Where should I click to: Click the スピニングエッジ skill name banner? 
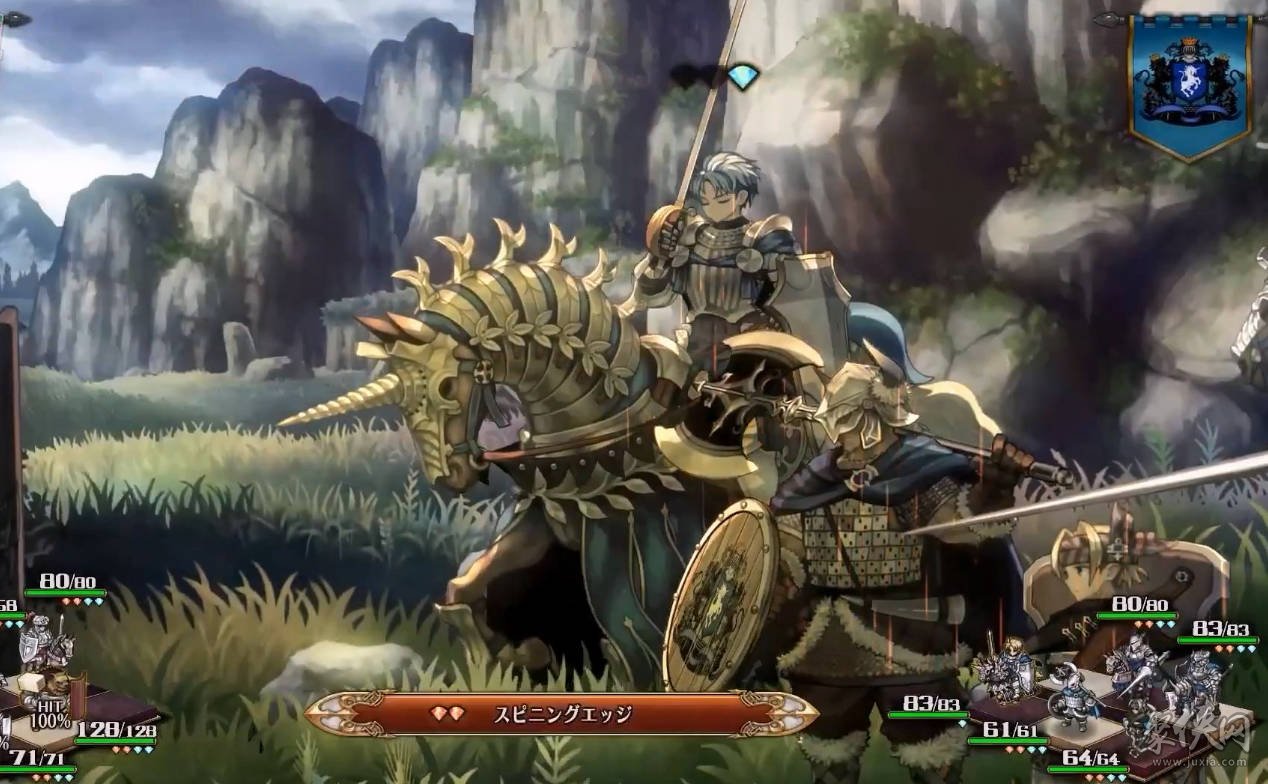click(561, 714)
